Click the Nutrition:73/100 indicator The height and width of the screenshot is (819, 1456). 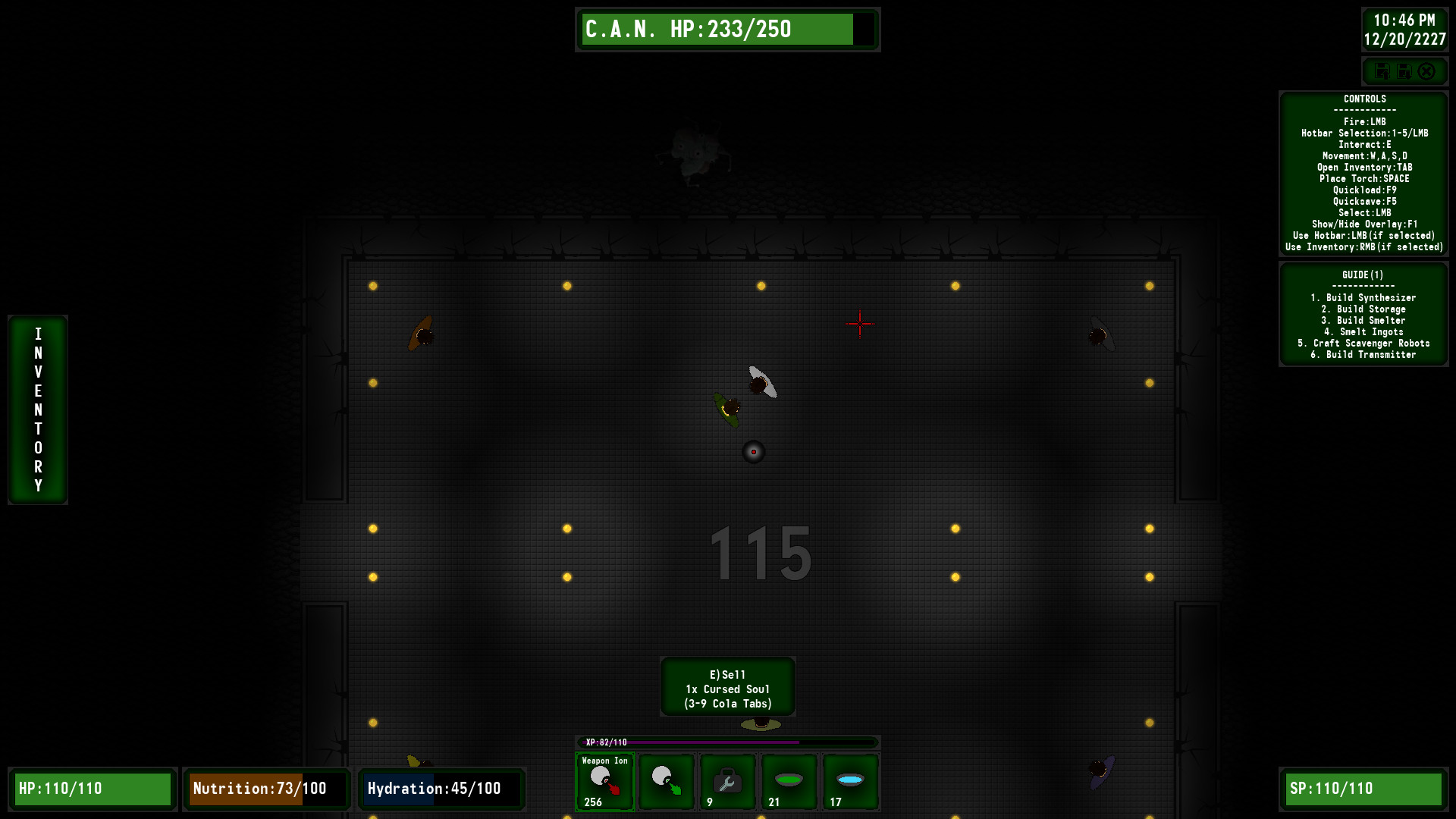tap(266, 789)
